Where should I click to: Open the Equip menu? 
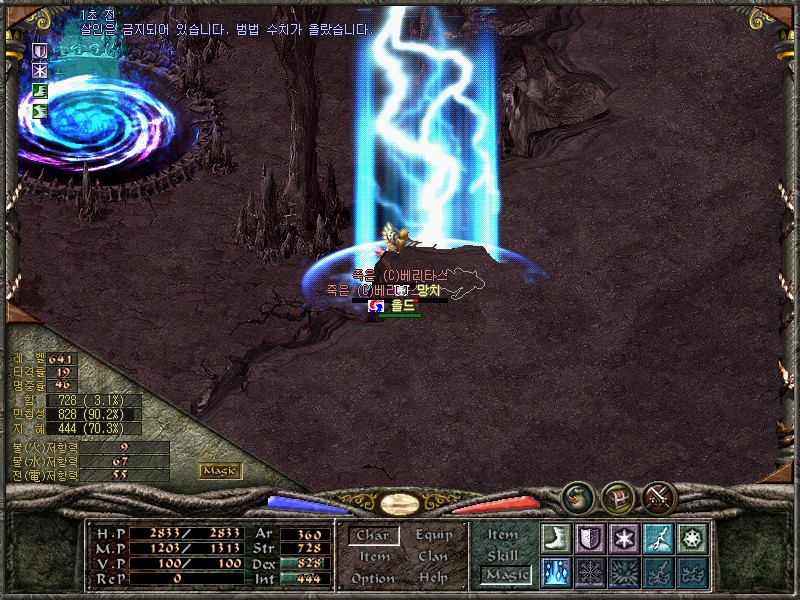tap(433, 536)
